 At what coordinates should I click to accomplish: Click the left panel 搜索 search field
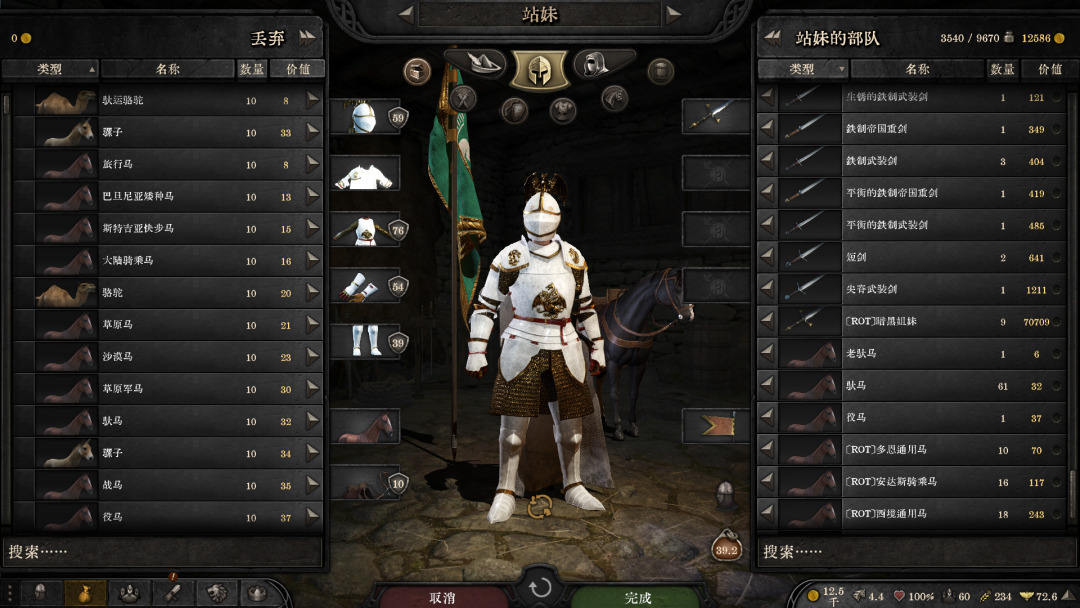coord(164,551)
